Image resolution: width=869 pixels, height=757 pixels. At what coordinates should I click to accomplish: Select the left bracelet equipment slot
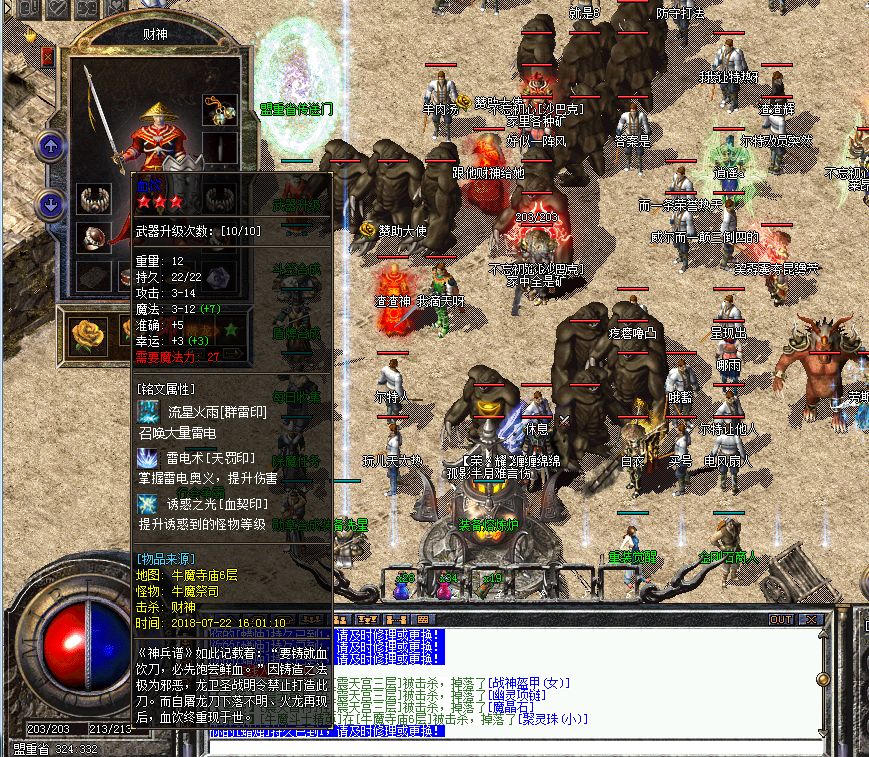[93, 197]
